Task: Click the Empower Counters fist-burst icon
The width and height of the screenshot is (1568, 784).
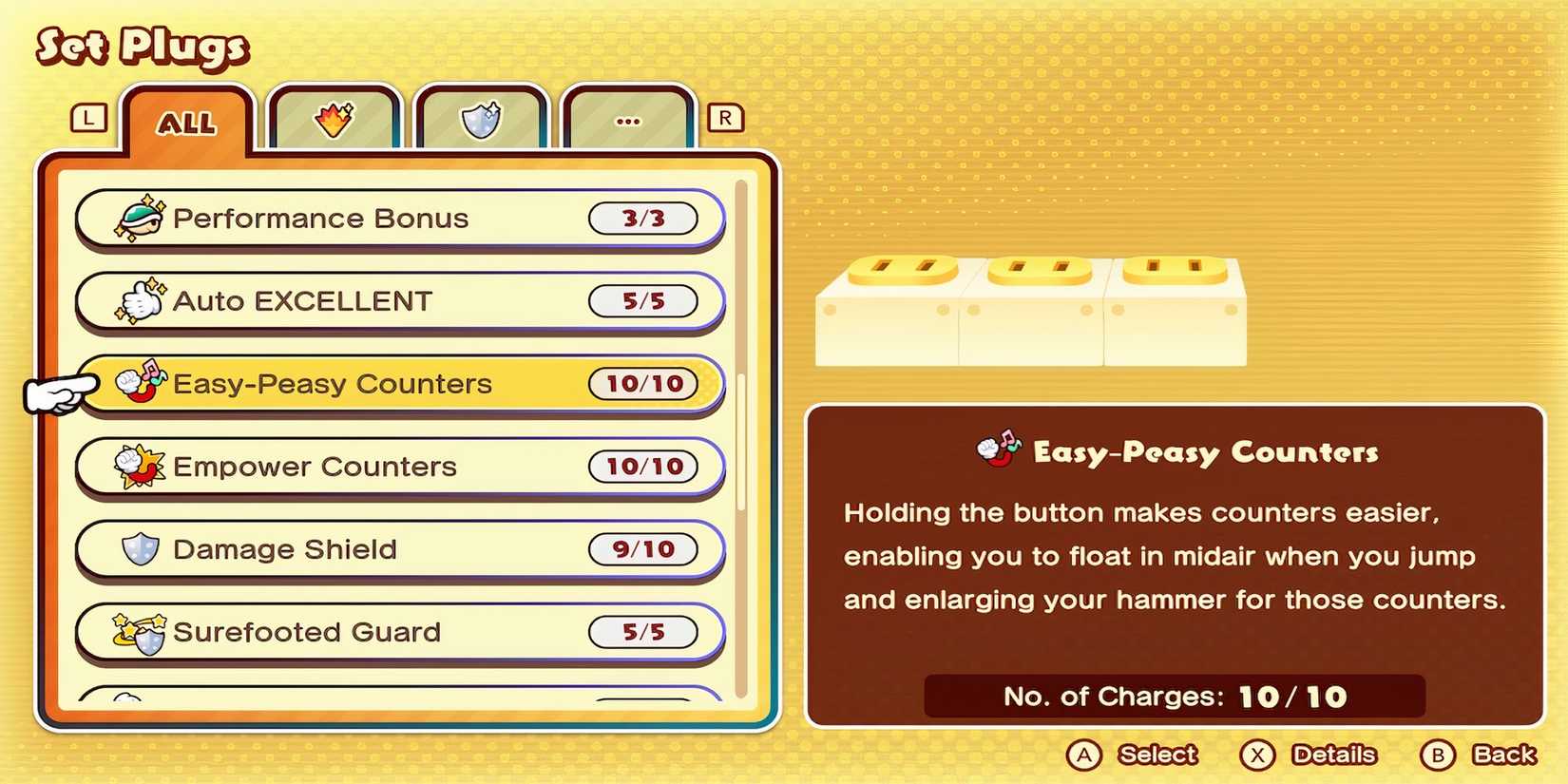Action: coord(140,466)
